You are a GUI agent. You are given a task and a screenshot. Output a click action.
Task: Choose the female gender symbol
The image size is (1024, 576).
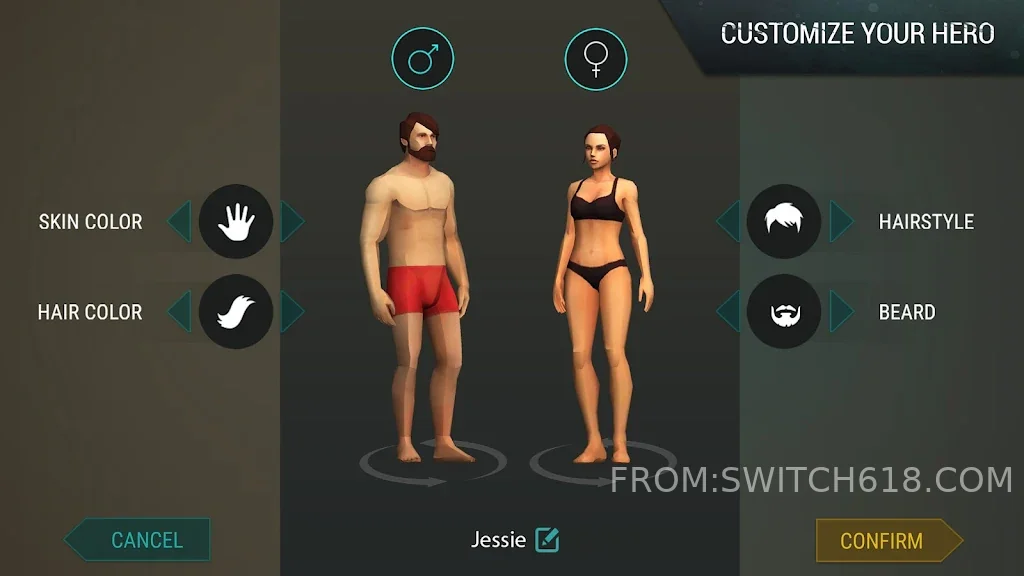pos(596,59)
